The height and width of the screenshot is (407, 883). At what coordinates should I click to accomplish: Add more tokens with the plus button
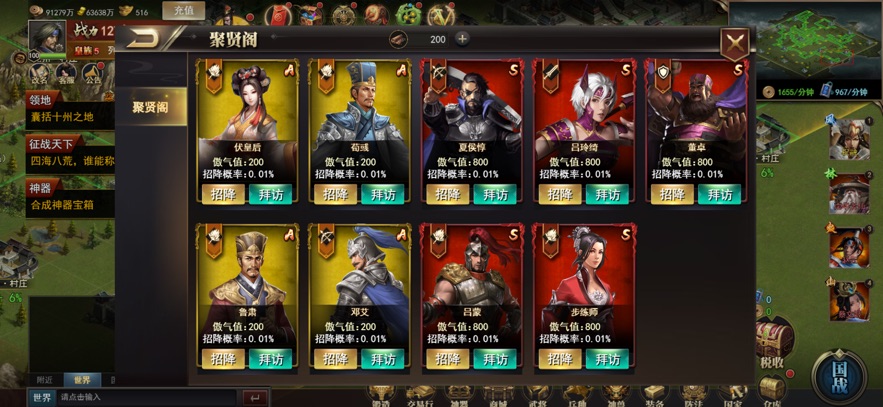[x=462, y=39]
